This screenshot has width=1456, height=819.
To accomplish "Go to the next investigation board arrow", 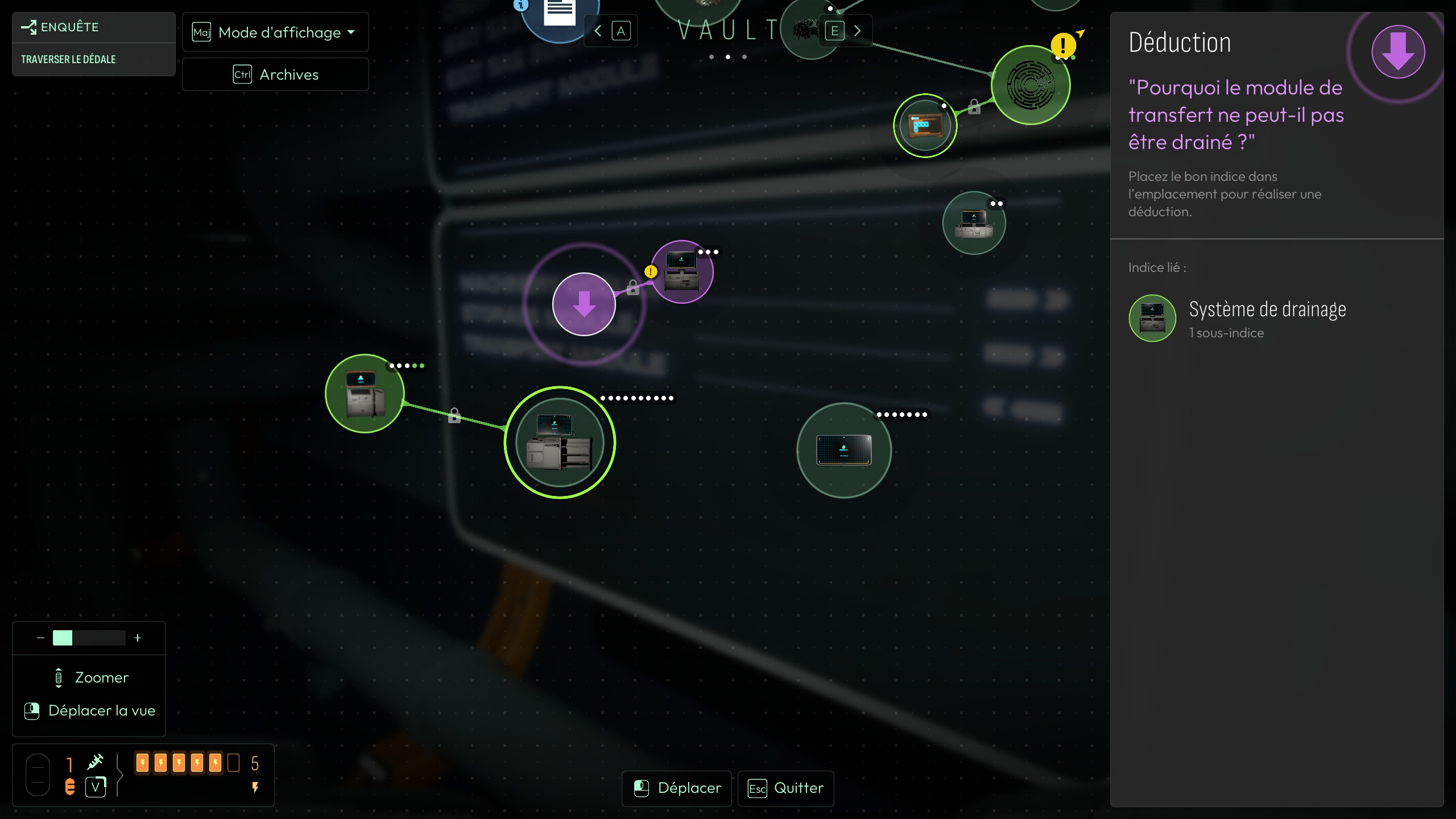I will pos(857,31).
